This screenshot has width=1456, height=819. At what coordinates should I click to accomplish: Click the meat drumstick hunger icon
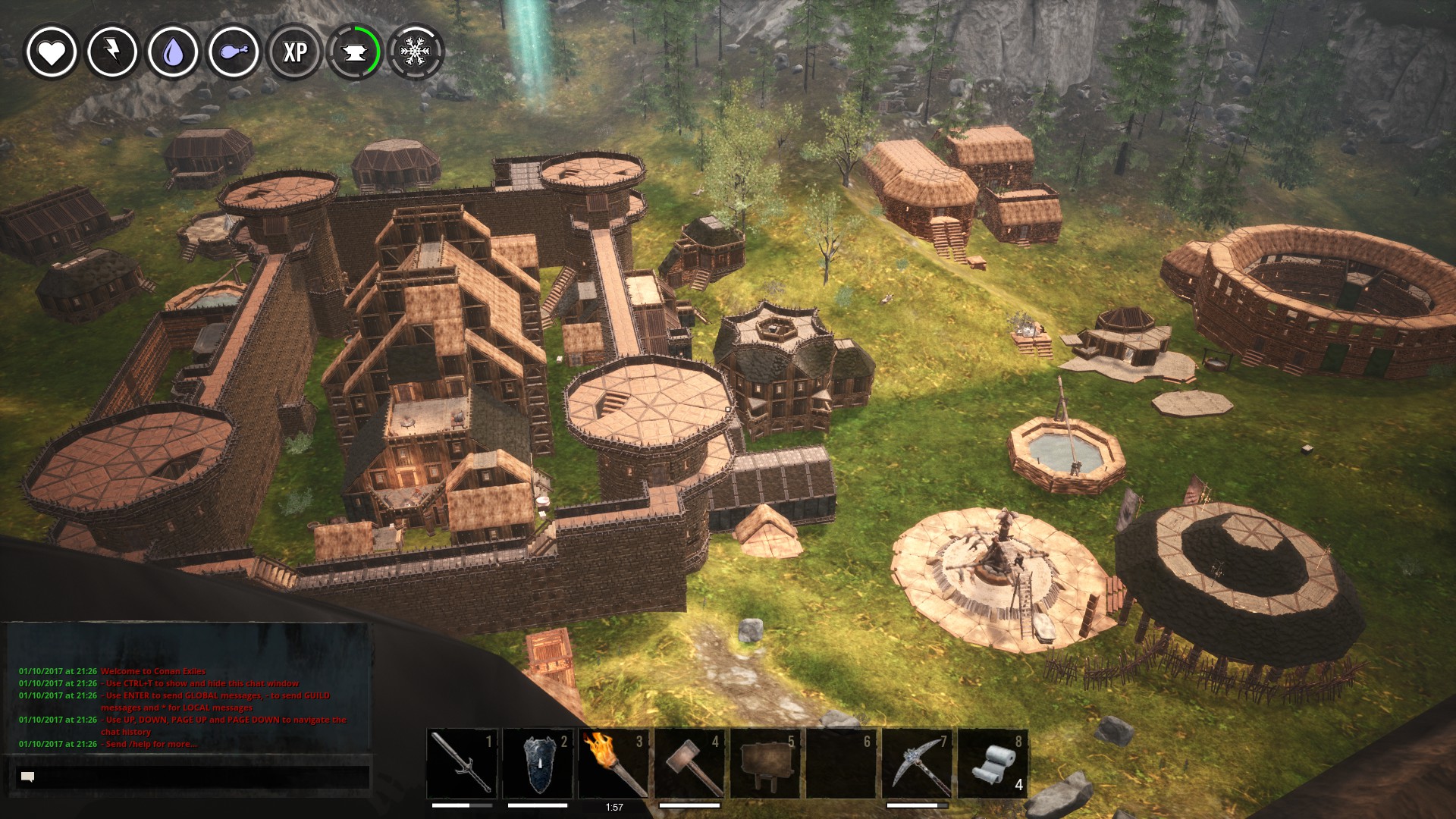click(x=234, y=52)
